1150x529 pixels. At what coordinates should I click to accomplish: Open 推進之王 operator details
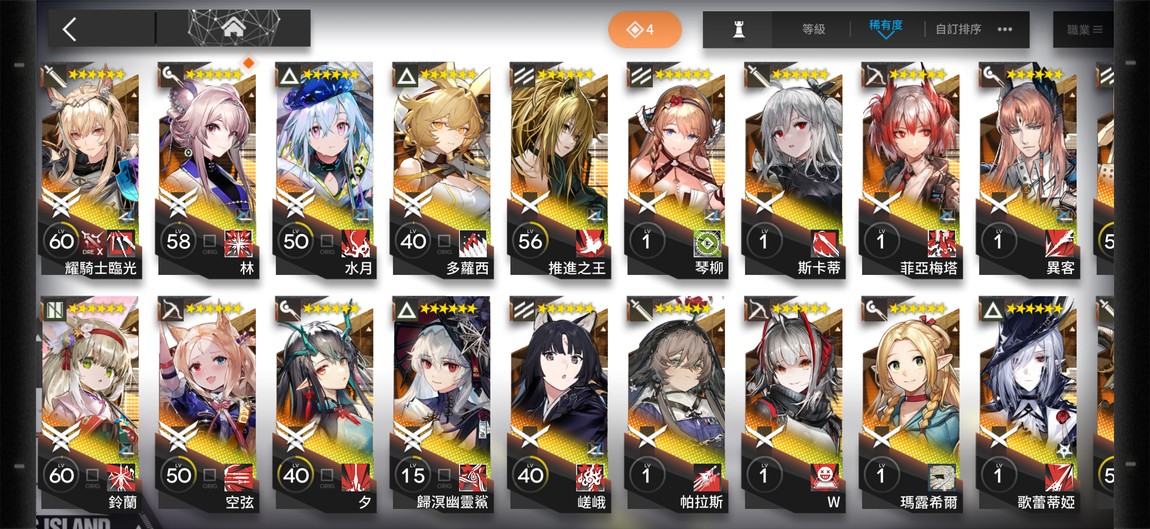pos(558,170)
